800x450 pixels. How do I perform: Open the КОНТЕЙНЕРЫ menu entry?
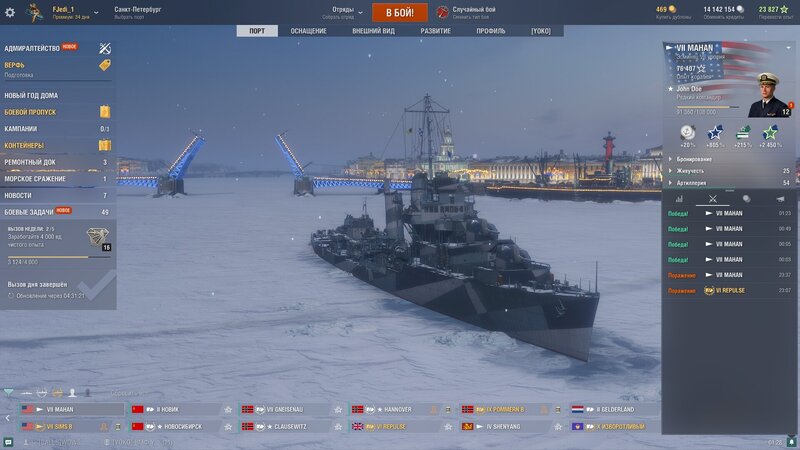(x=26, y=145)
